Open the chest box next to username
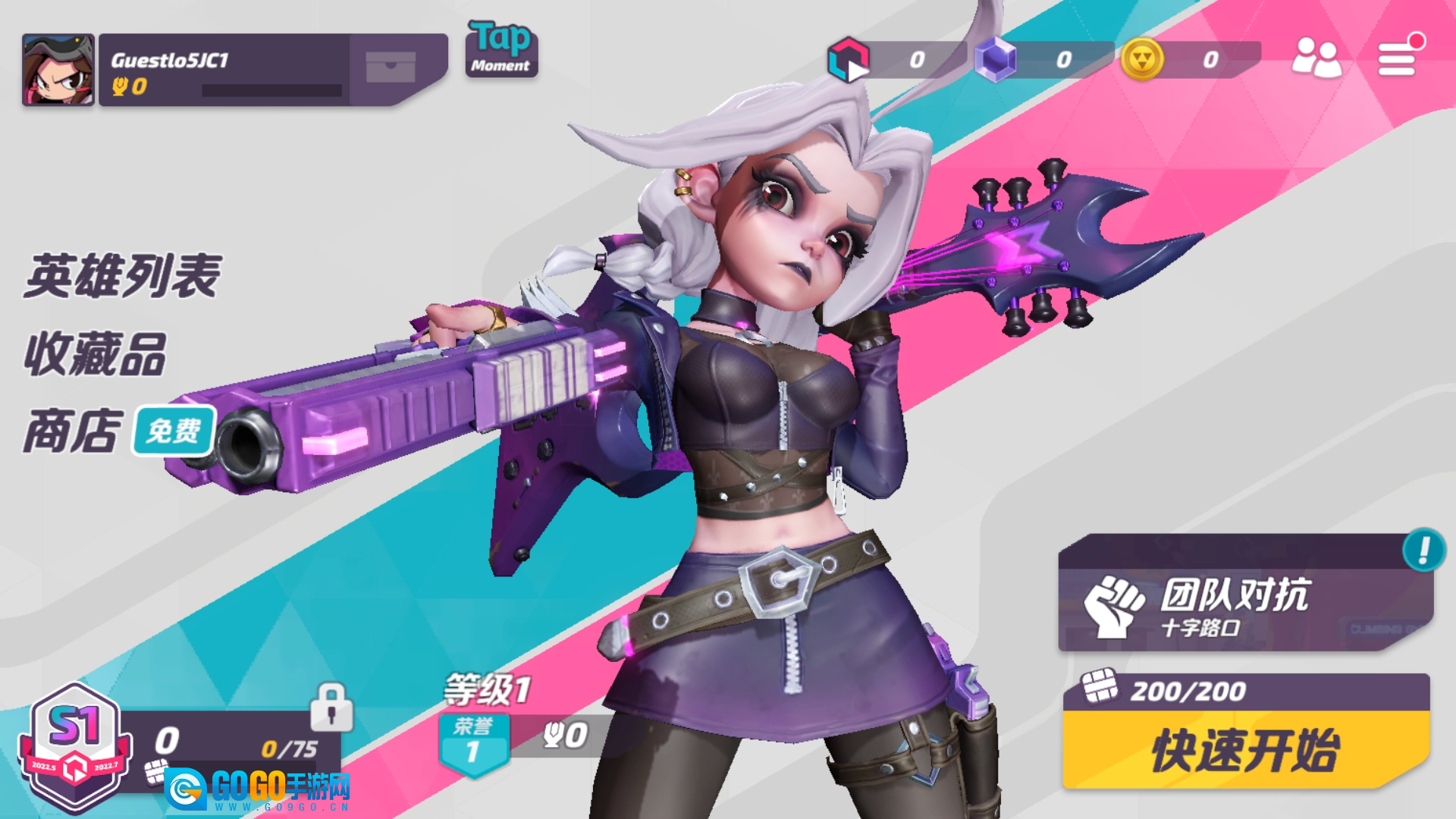Screen dimensions: 1456x819 pos(391,67)
